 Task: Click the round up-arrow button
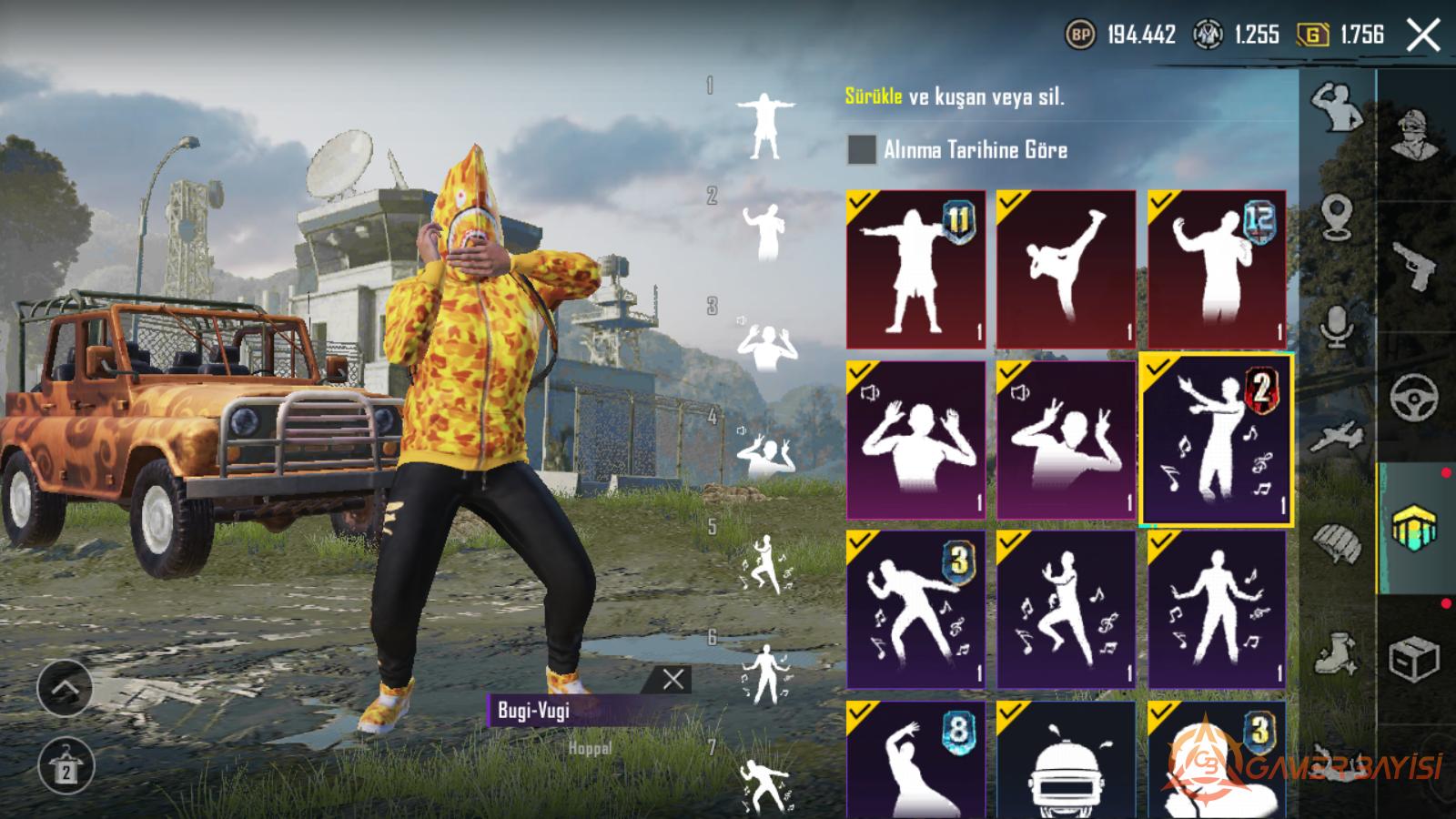(65, 688)
